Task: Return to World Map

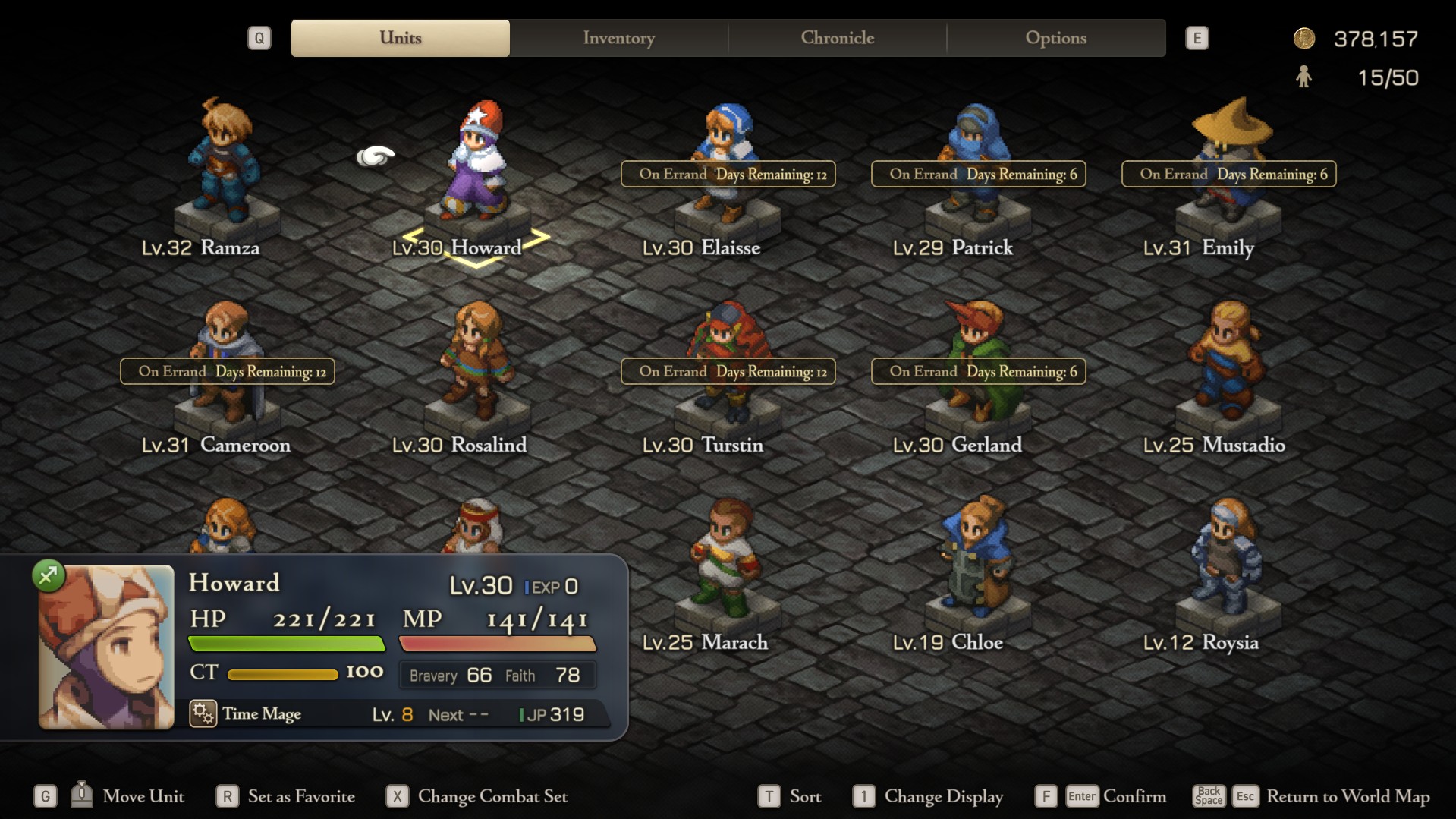Action: (x=1348, y=796)
